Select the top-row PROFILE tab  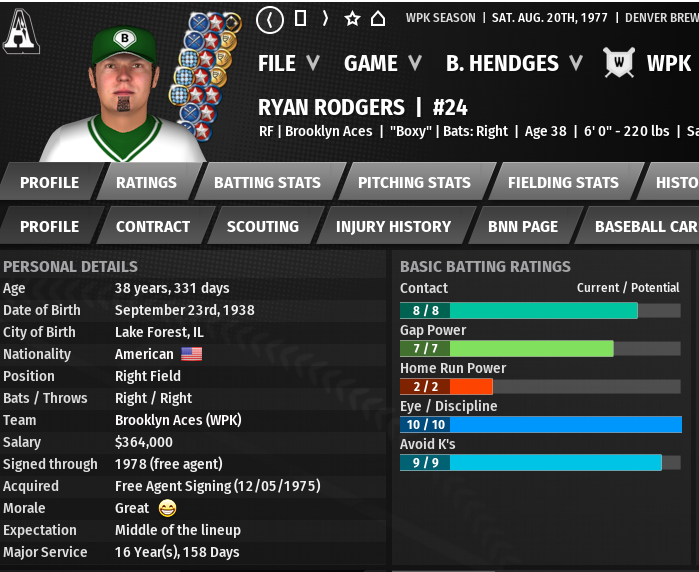tap(49, 182)
